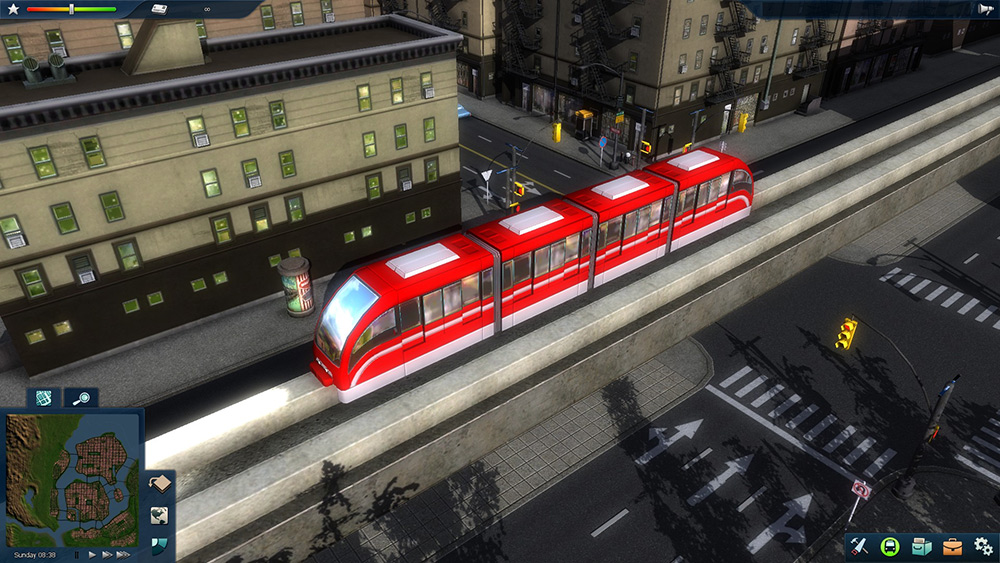The width and height of the screenshot is (1000, 563).
Task: Open the green bus vehicles menu
Action: (889, 547)
